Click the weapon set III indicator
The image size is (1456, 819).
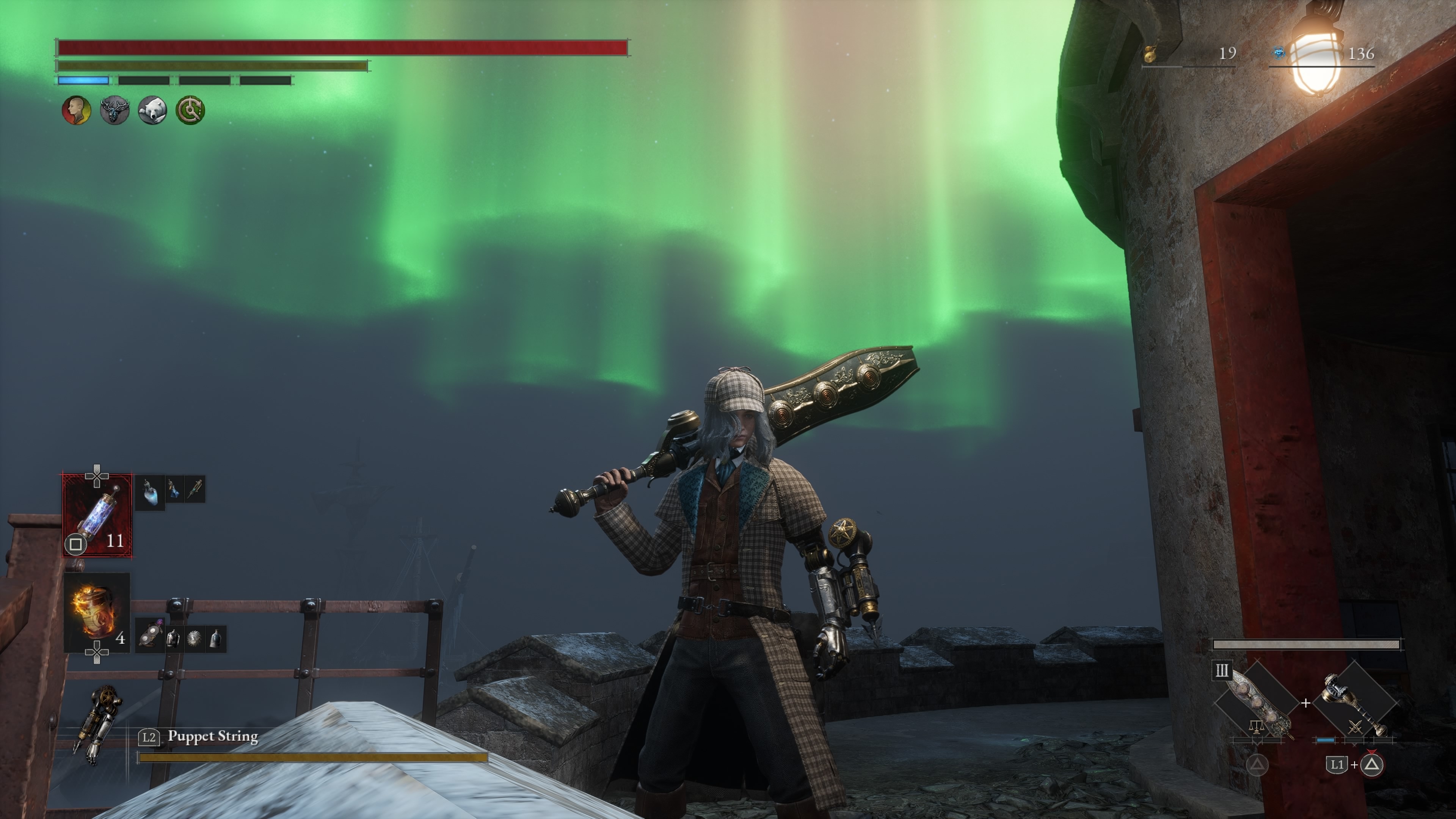point(1221,671)
